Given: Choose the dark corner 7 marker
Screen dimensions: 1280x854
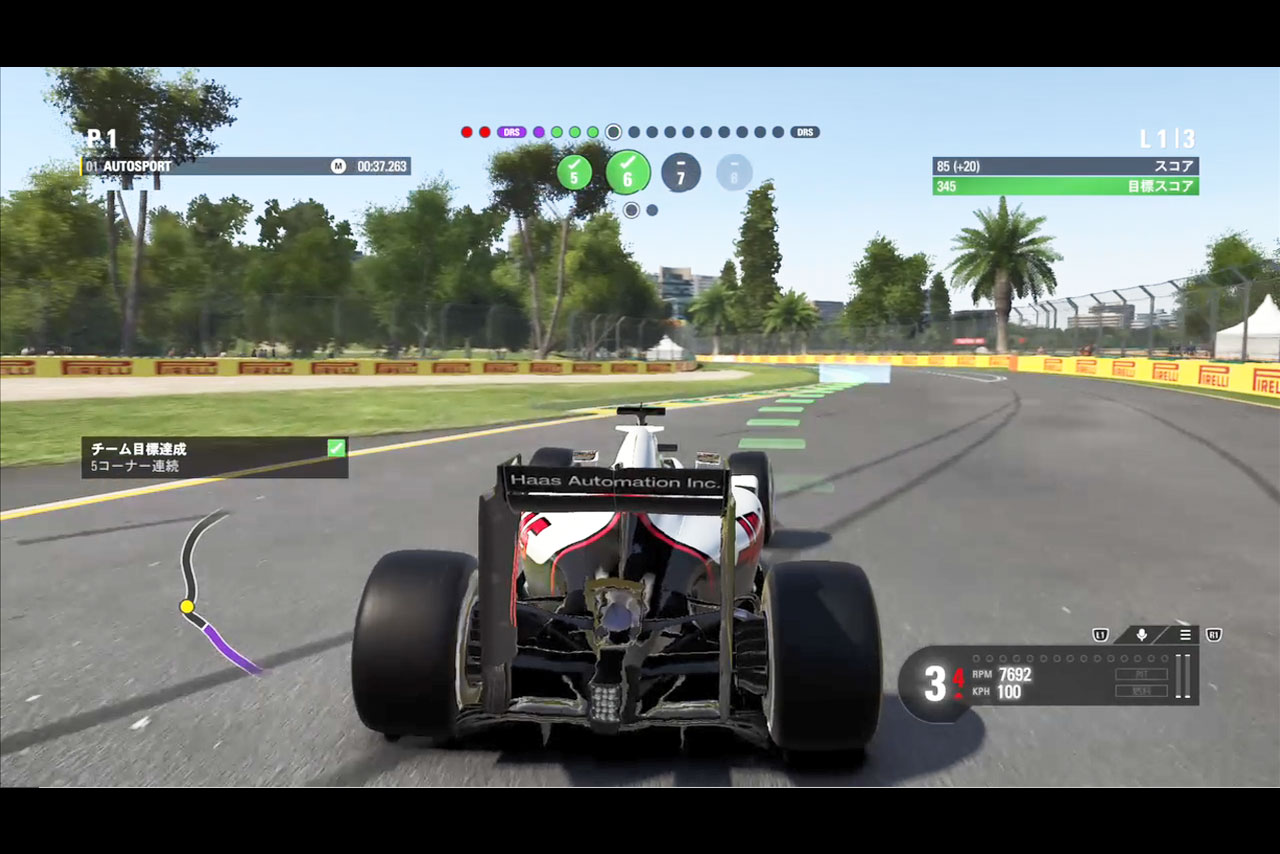Looking at the screenshot, I should 681,173.
